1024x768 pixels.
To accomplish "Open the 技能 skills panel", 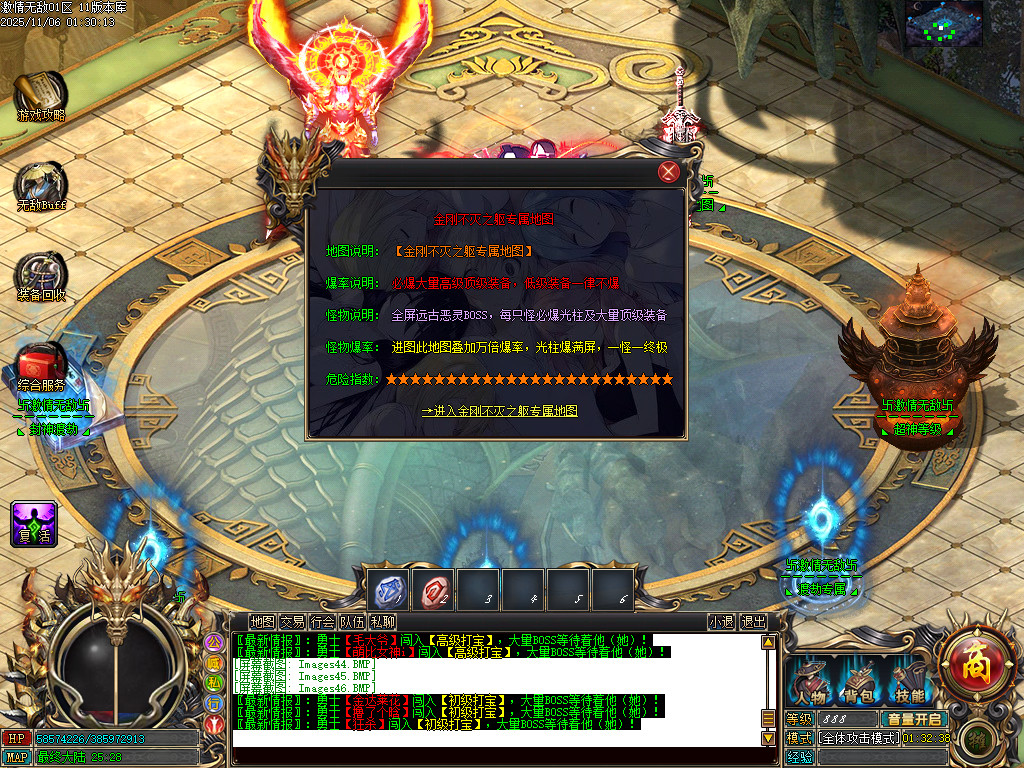I will click(909, 684).
